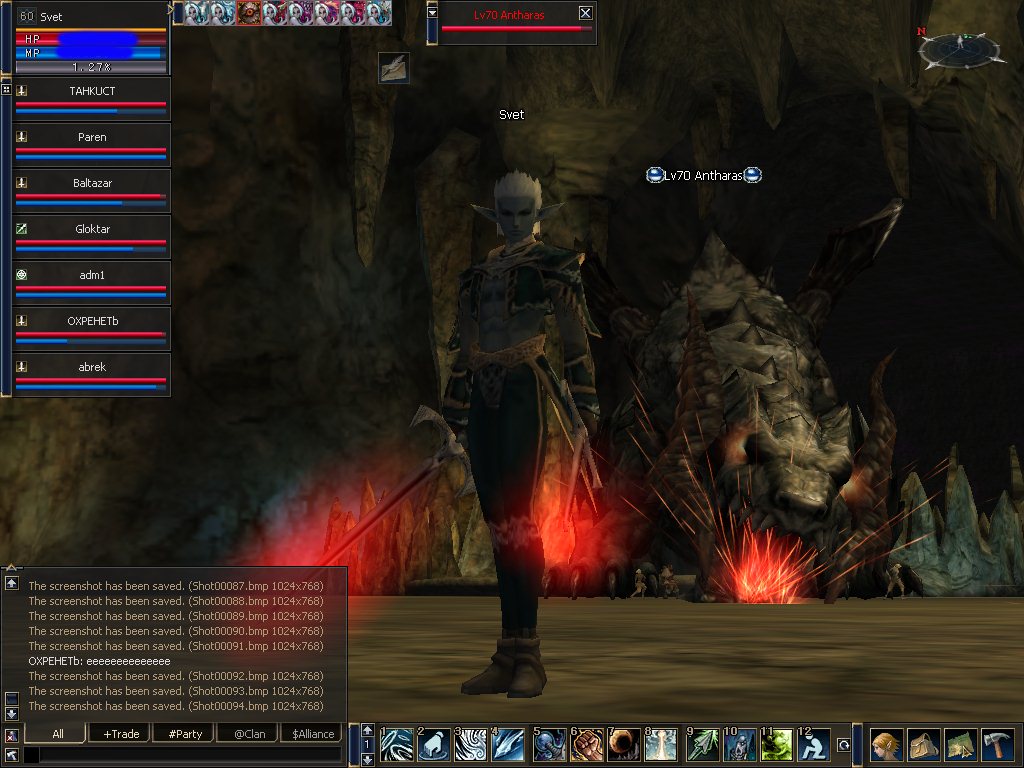The width and height of the screenshot is (1024, 768).
Task: Show the $Alliance chat tab
Action: click(x=313, y=734)
